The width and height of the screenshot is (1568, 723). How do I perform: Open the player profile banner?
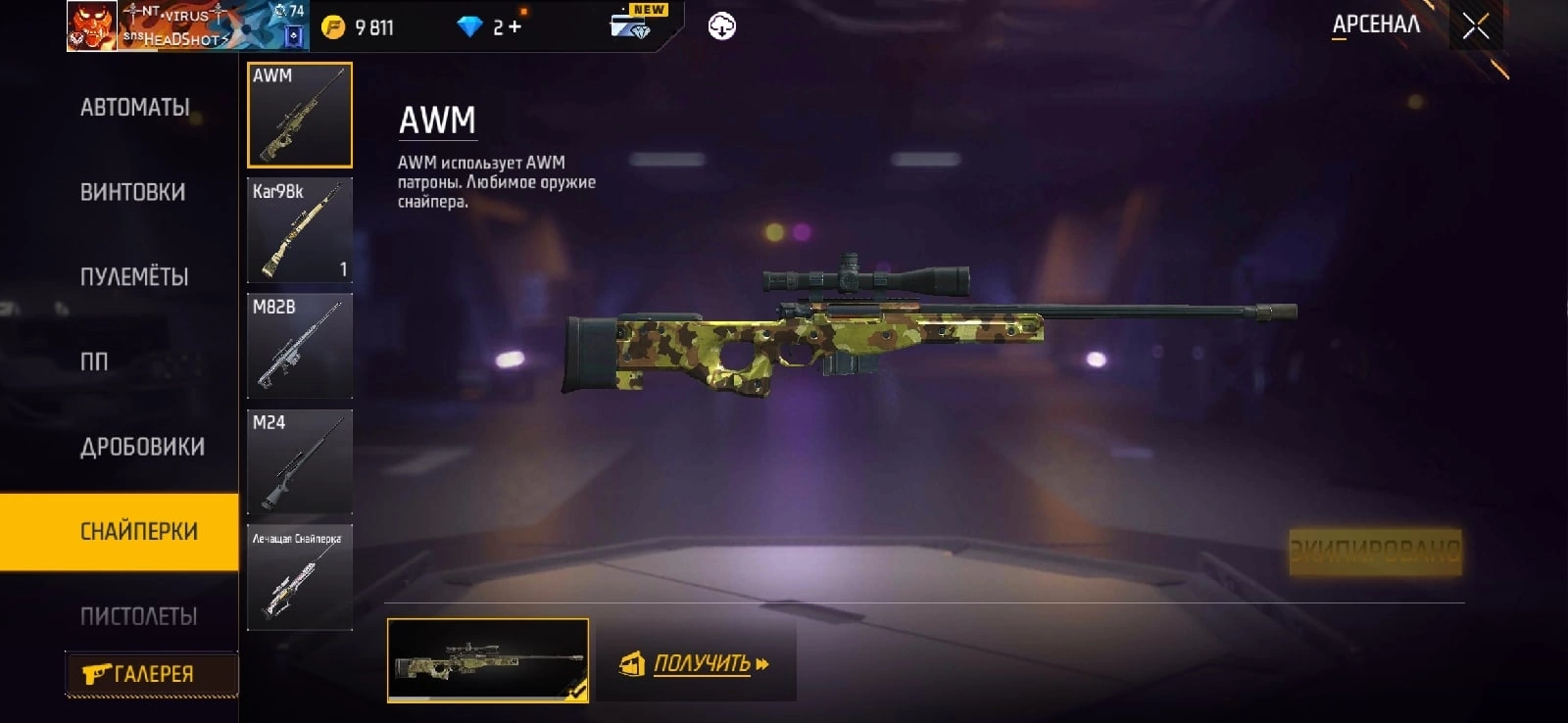click(x=187, y=26)
